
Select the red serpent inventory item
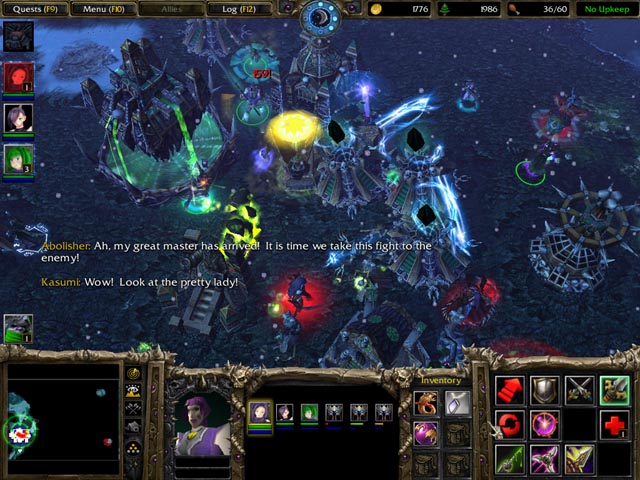tap(426, 403)
